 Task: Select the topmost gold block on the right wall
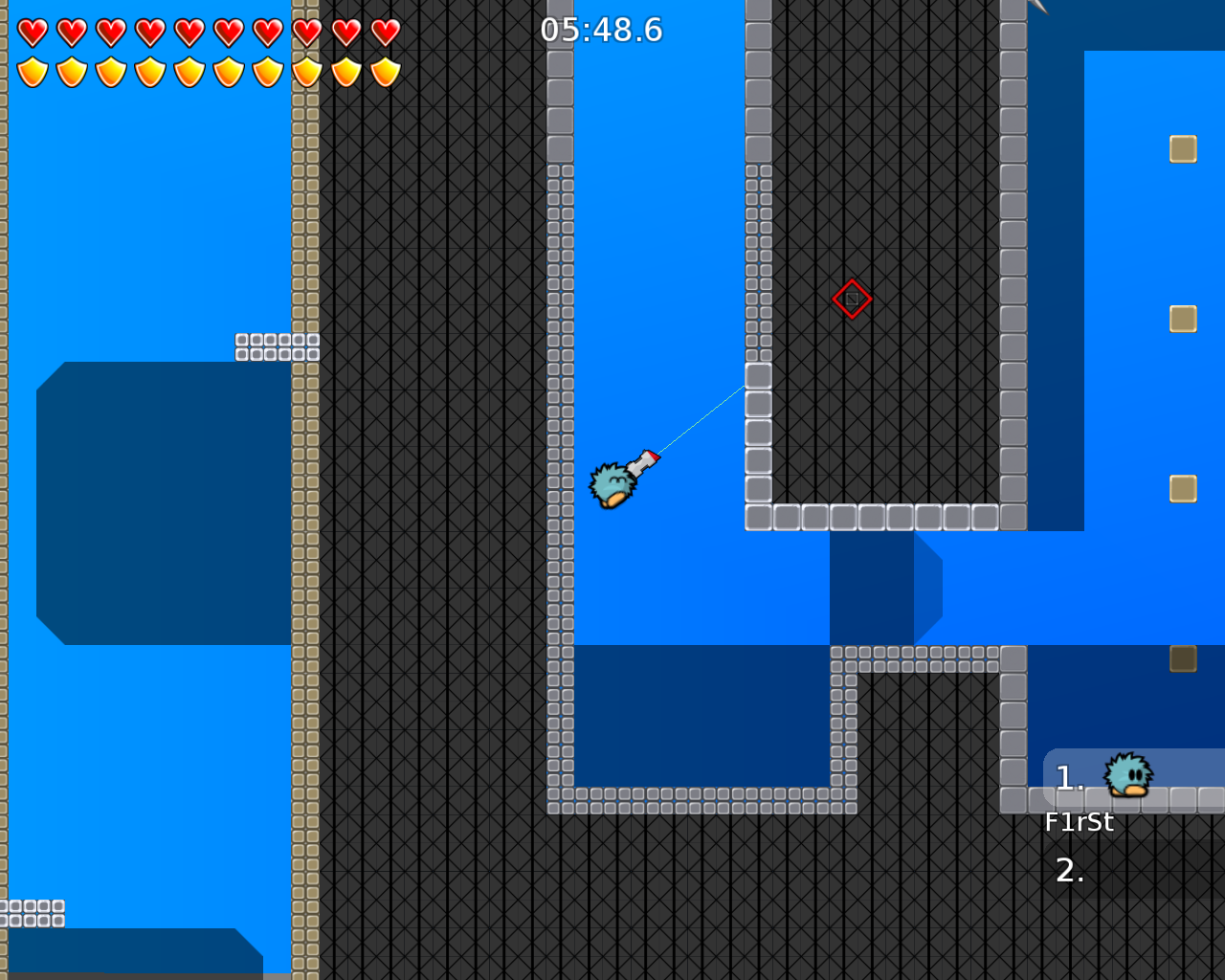[x=1183, y=147]
